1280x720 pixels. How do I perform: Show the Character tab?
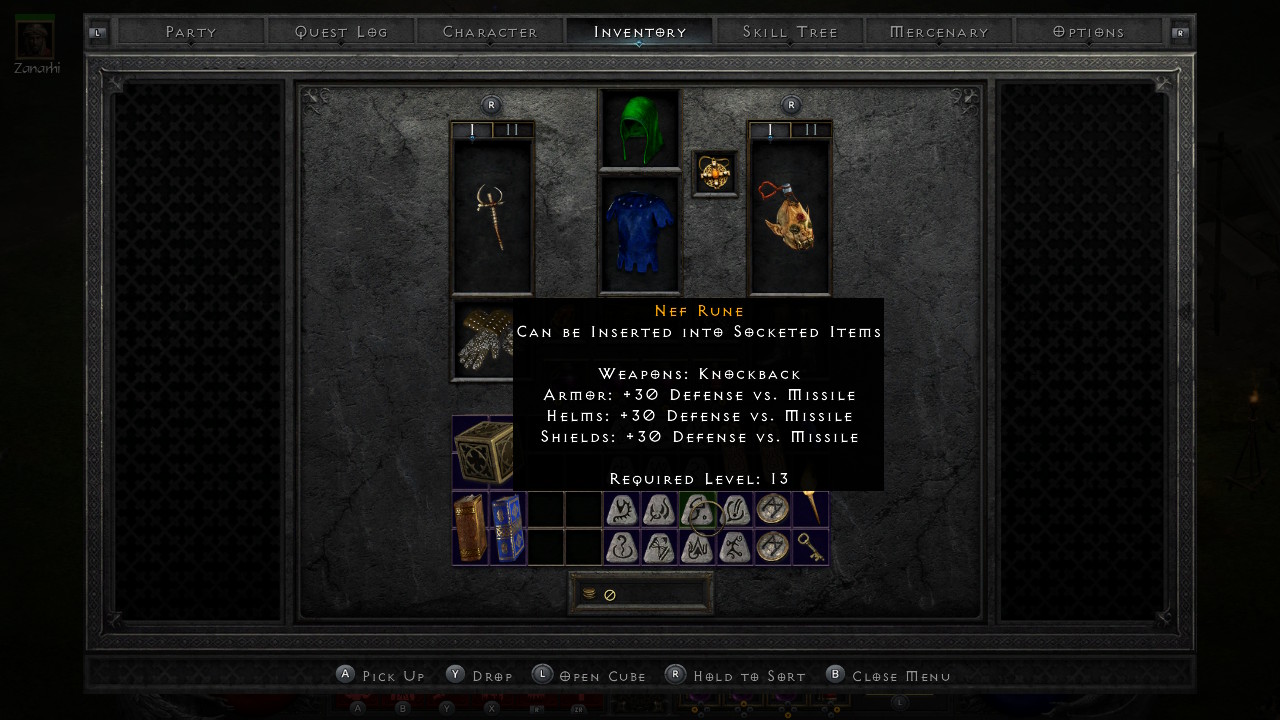coord(490,32)
